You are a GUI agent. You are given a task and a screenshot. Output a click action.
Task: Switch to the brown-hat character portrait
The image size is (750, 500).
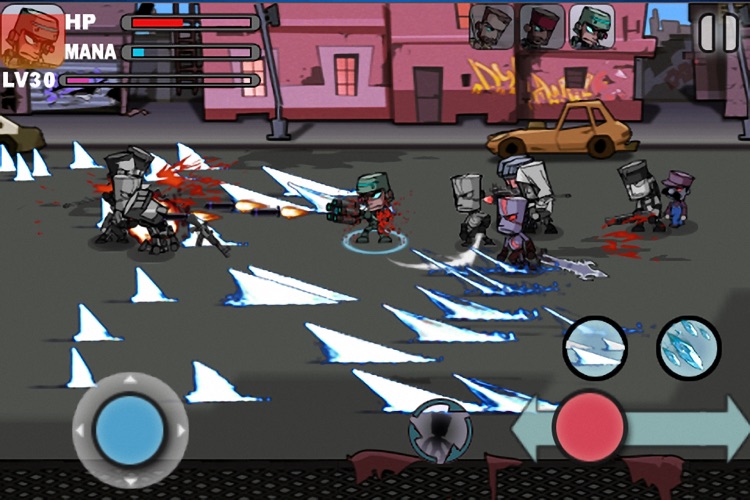[x=491, y=26]
